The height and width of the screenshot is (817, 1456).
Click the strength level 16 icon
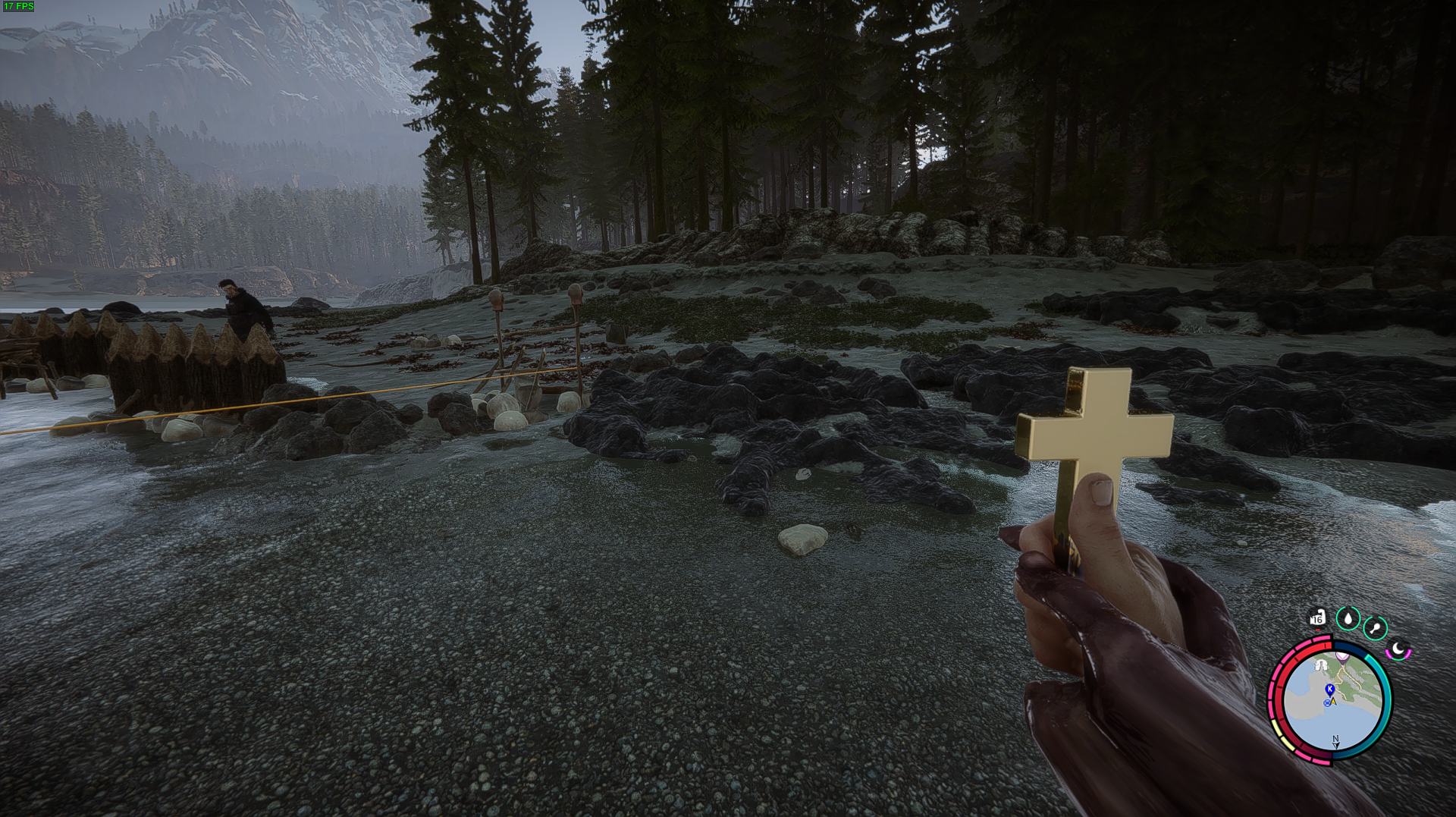pos(1317,618)
